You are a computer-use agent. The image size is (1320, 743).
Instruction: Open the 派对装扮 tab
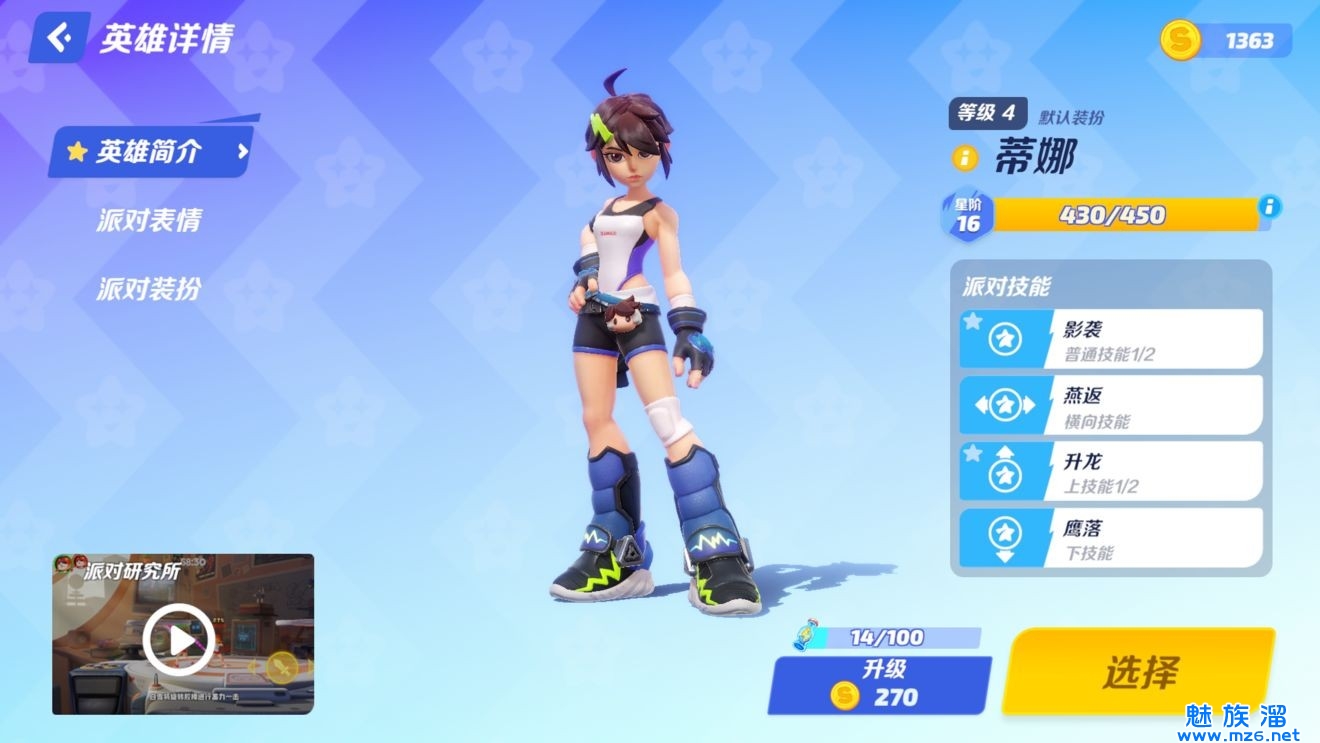[149, 289]
